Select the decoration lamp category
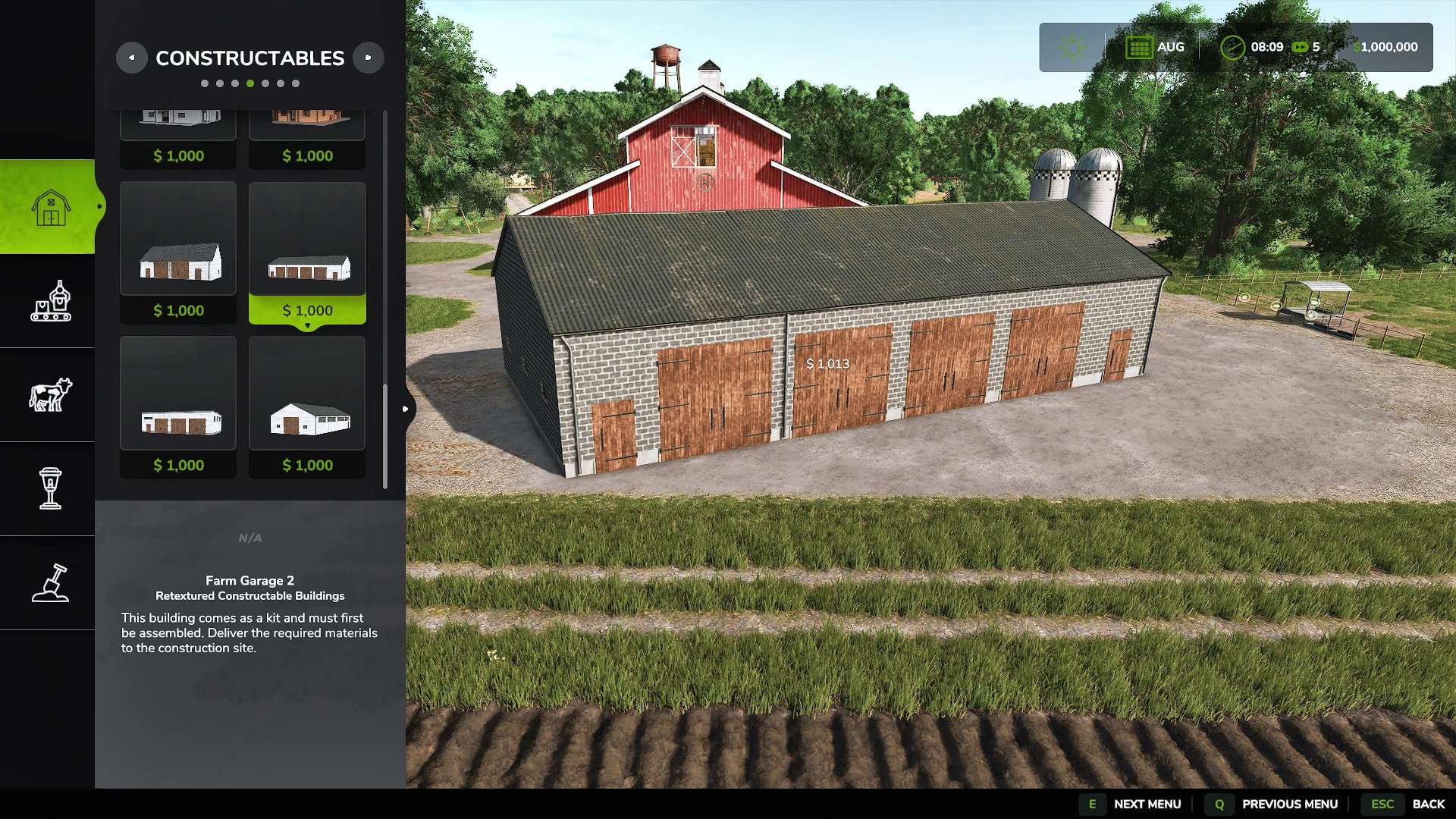The width and height of the screenshot is (1456, 819). coord(50,488)
